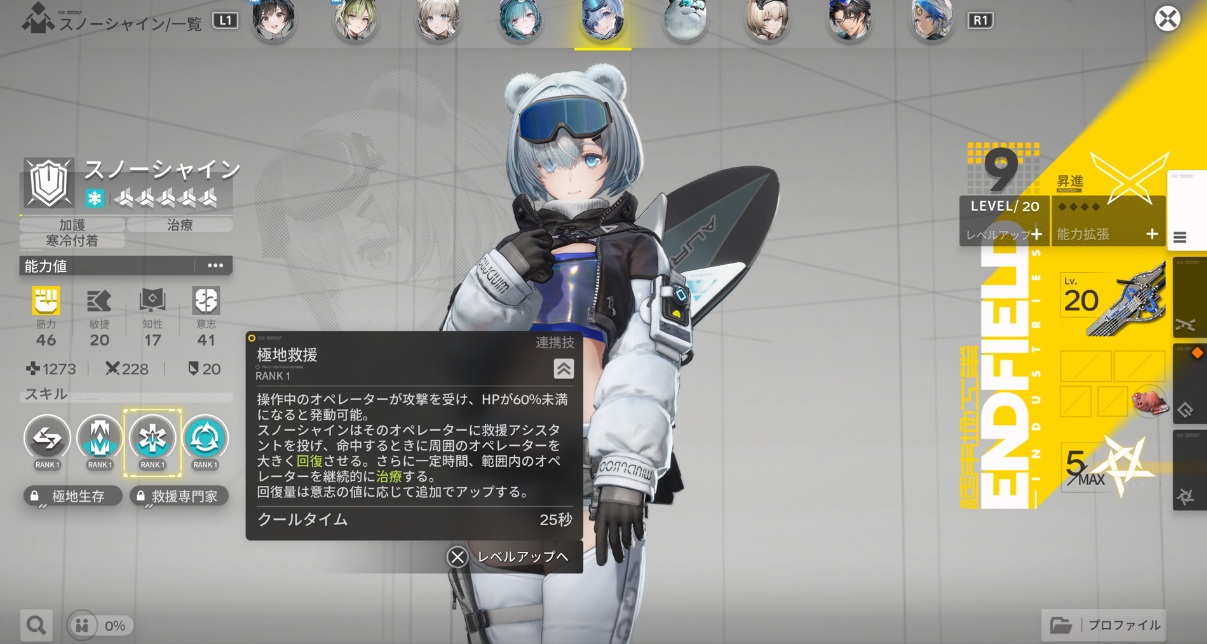The image size is (1207, 644).
Task: Select the second skill icon
Action: [100, 437]
